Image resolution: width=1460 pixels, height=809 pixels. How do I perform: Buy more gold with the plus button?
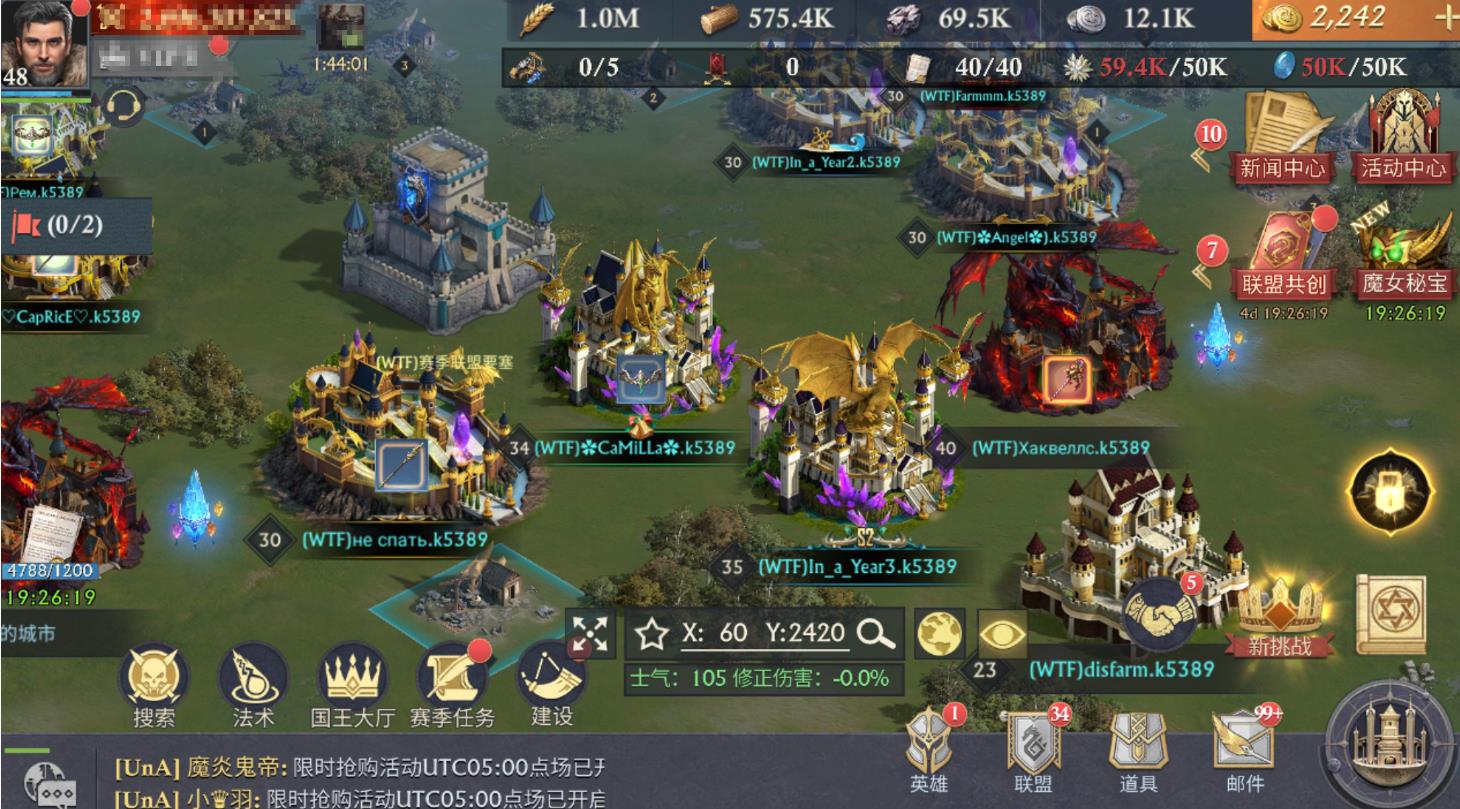point(1445,19)
